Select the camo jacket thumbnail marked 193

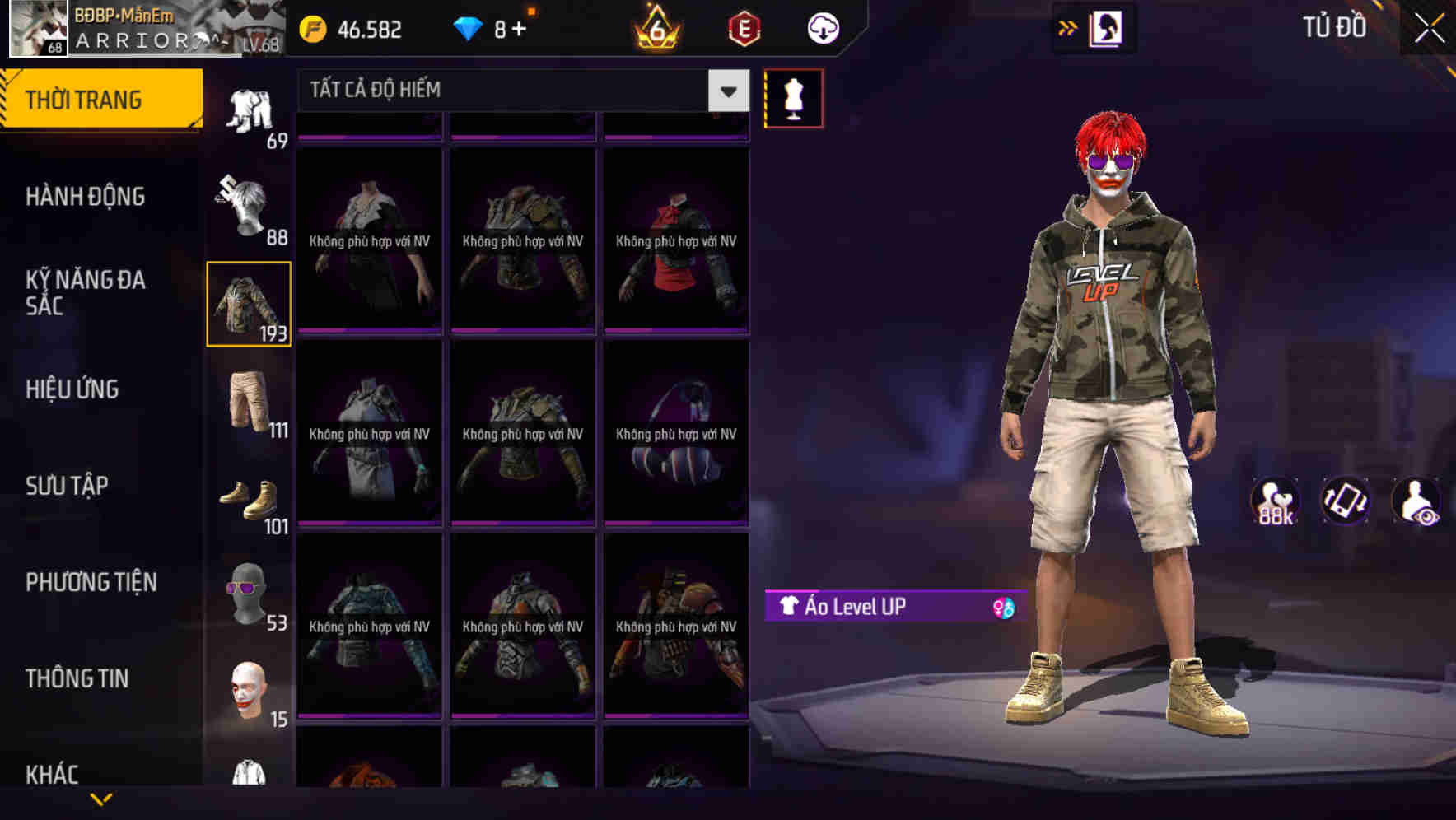pyautogui.click(x=248, y=303)
